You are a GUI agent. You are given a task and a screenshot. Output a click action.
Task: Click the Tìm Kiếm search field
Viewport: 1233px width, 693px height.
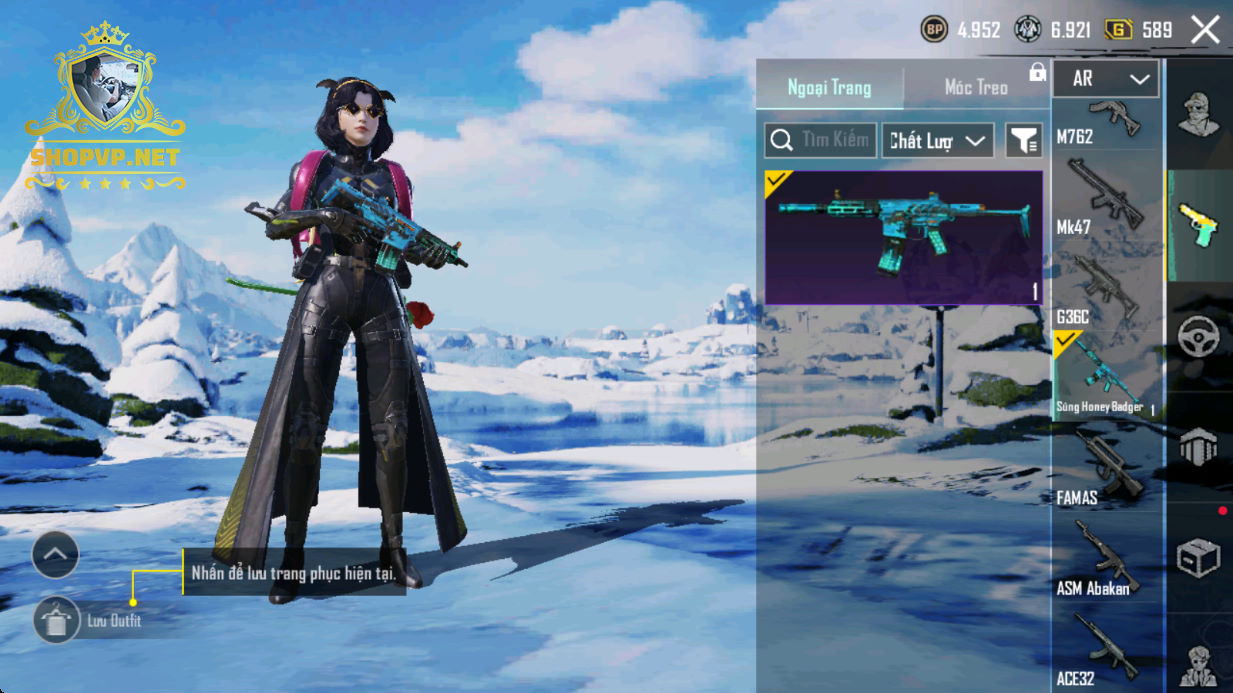coord(821,141)
